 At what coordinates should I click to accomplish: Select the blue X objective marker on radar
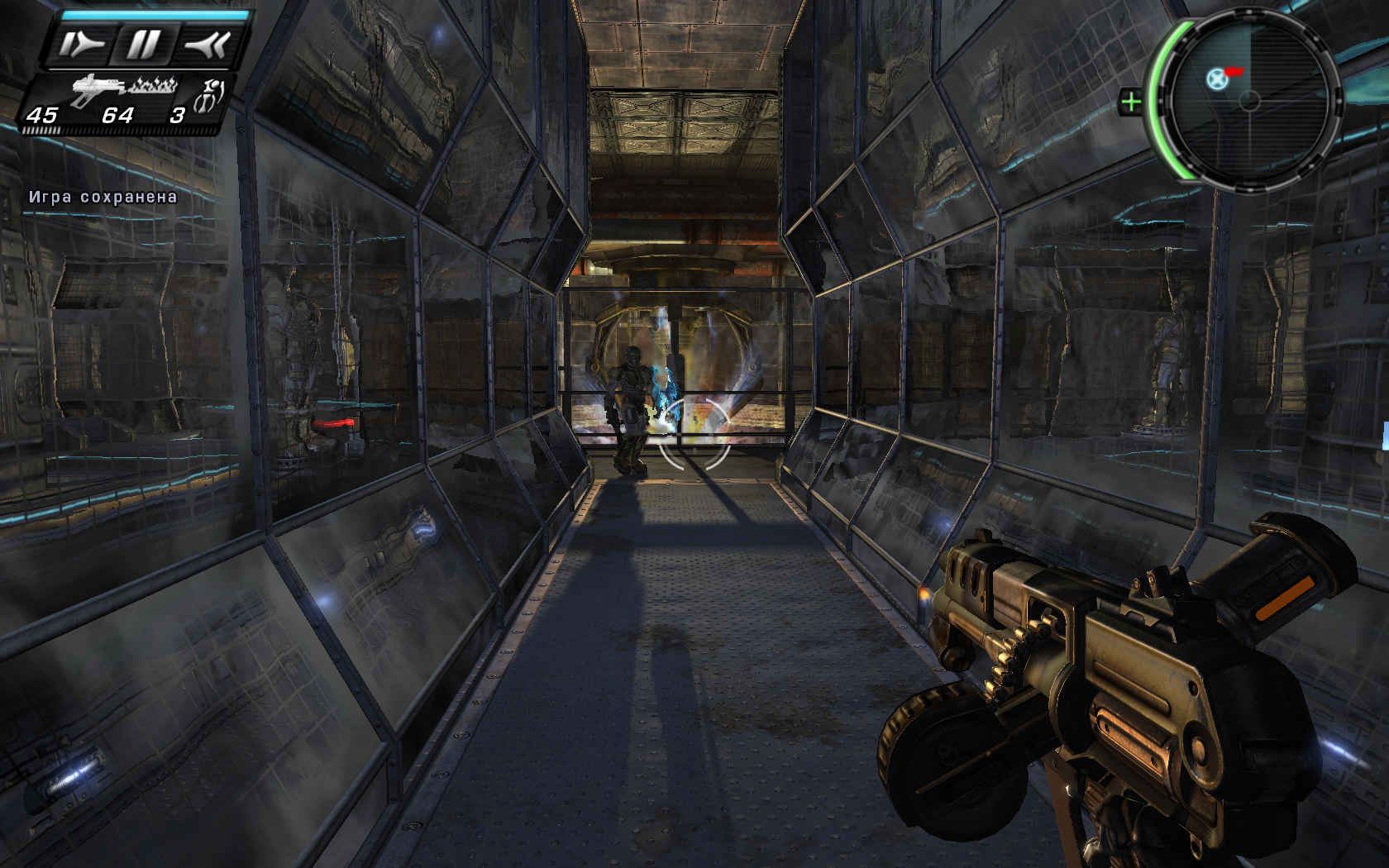point(1215,79)
